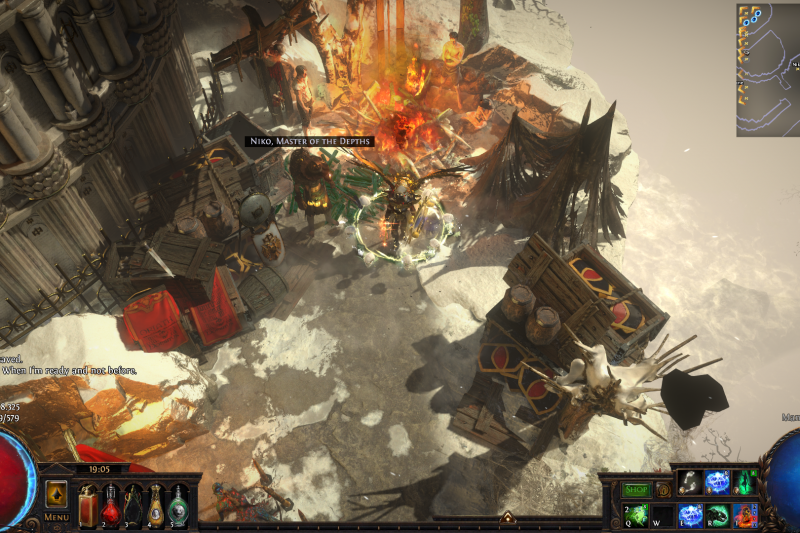This screenshot has height=533, width=800.
Task: Select the white smoke skill icon
Action: (x=690, y=482)
